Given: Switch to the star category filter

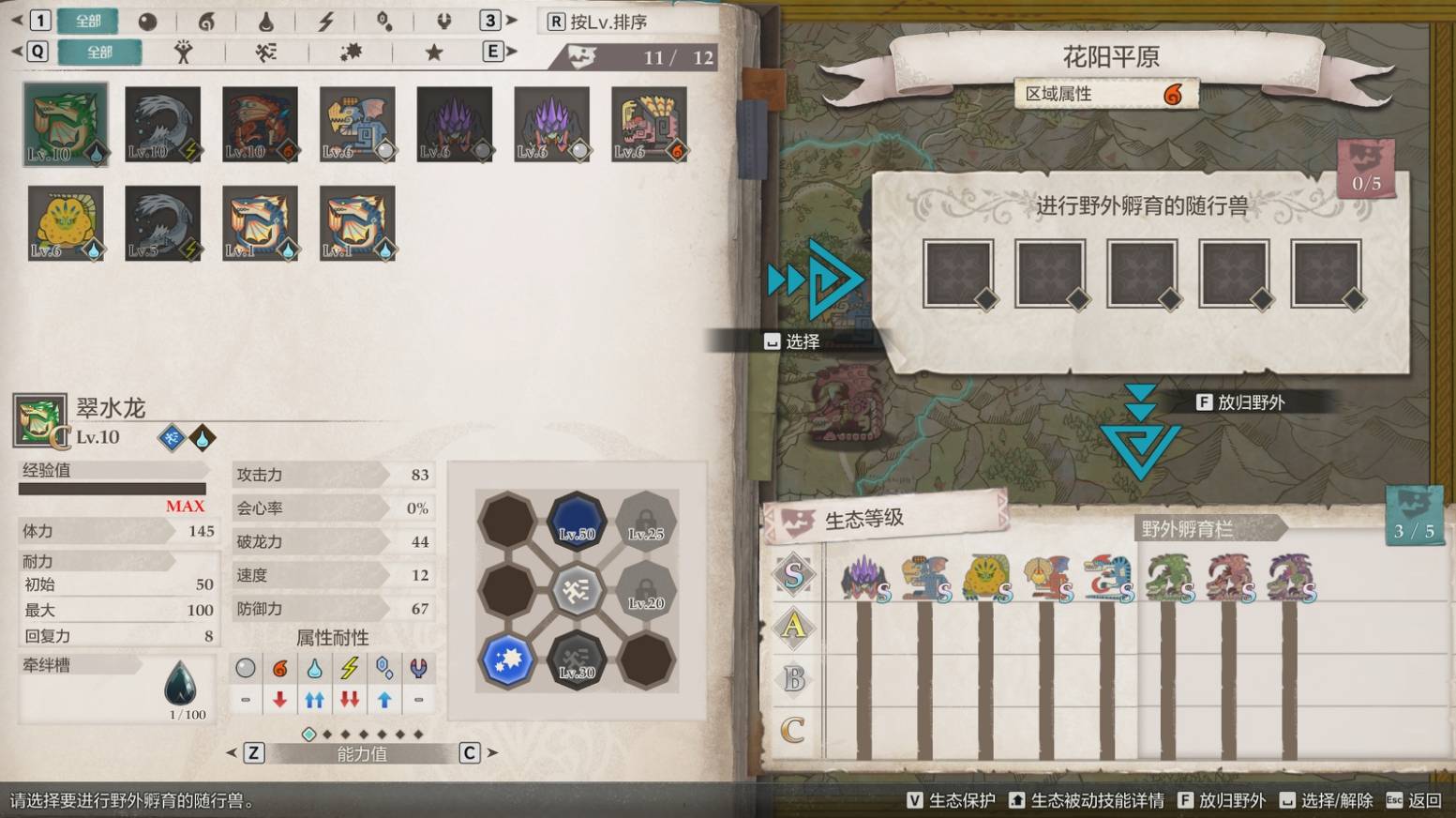Looking at the screenshot, I should click(433, 53).
